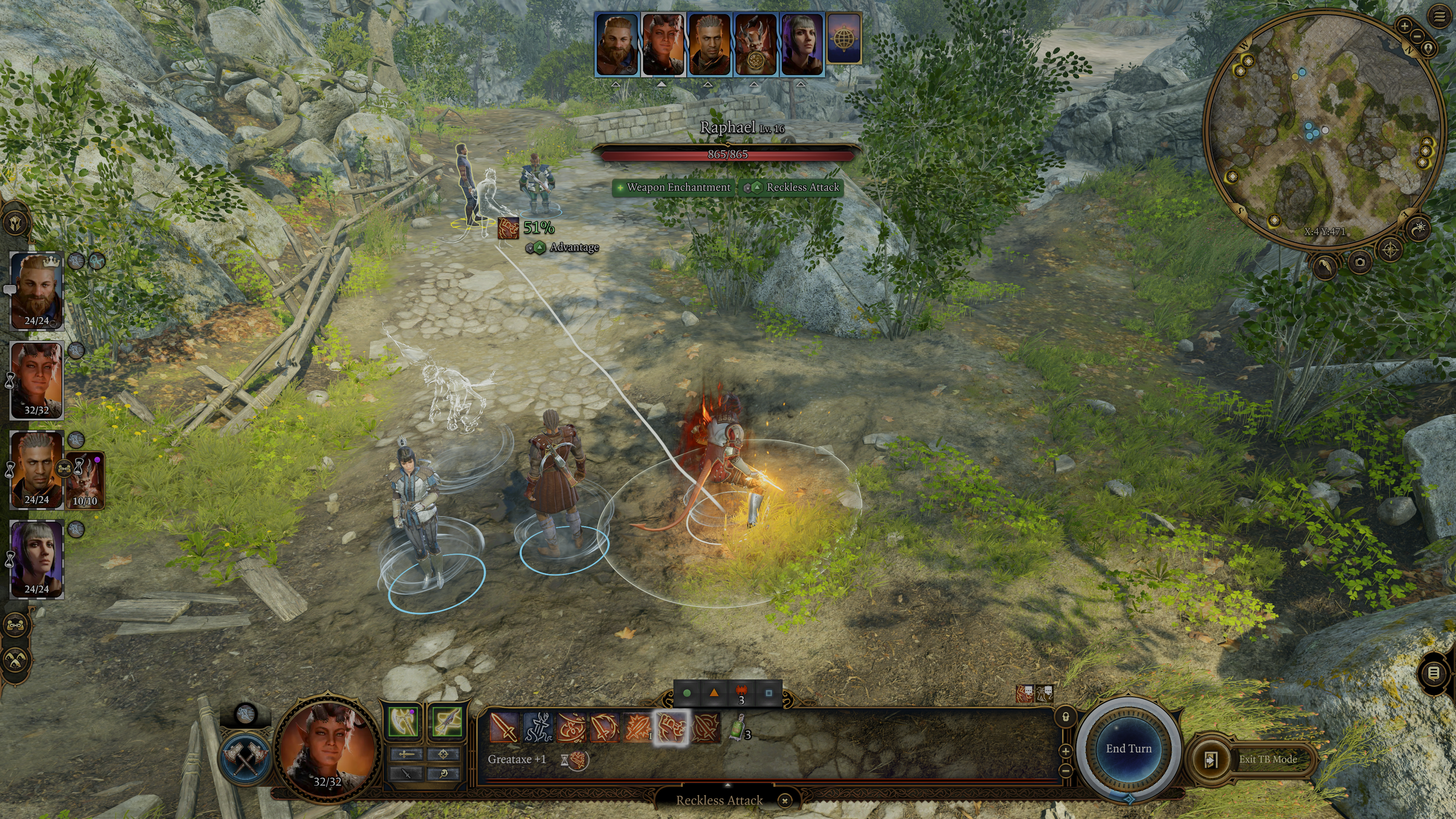Switch to the ranged crossbow weapon slot
The image size is (1456, 819).
pos(447,721)
